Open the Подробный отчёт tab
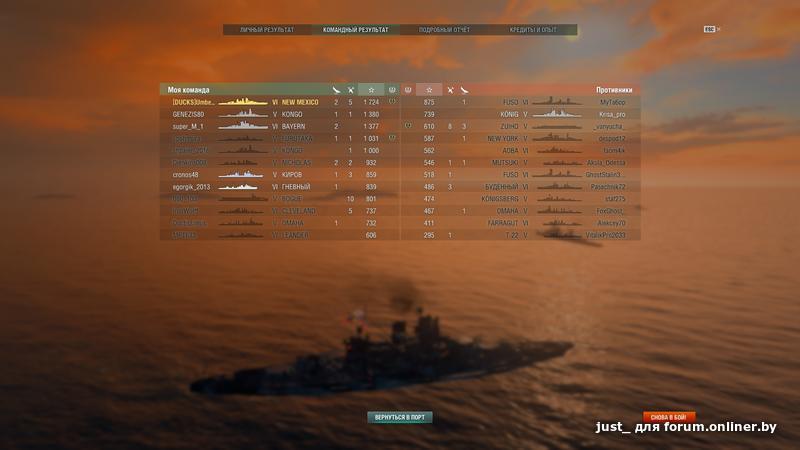This screenshot has height=450, width=800. pyautogui.click(x=443, y=30)
